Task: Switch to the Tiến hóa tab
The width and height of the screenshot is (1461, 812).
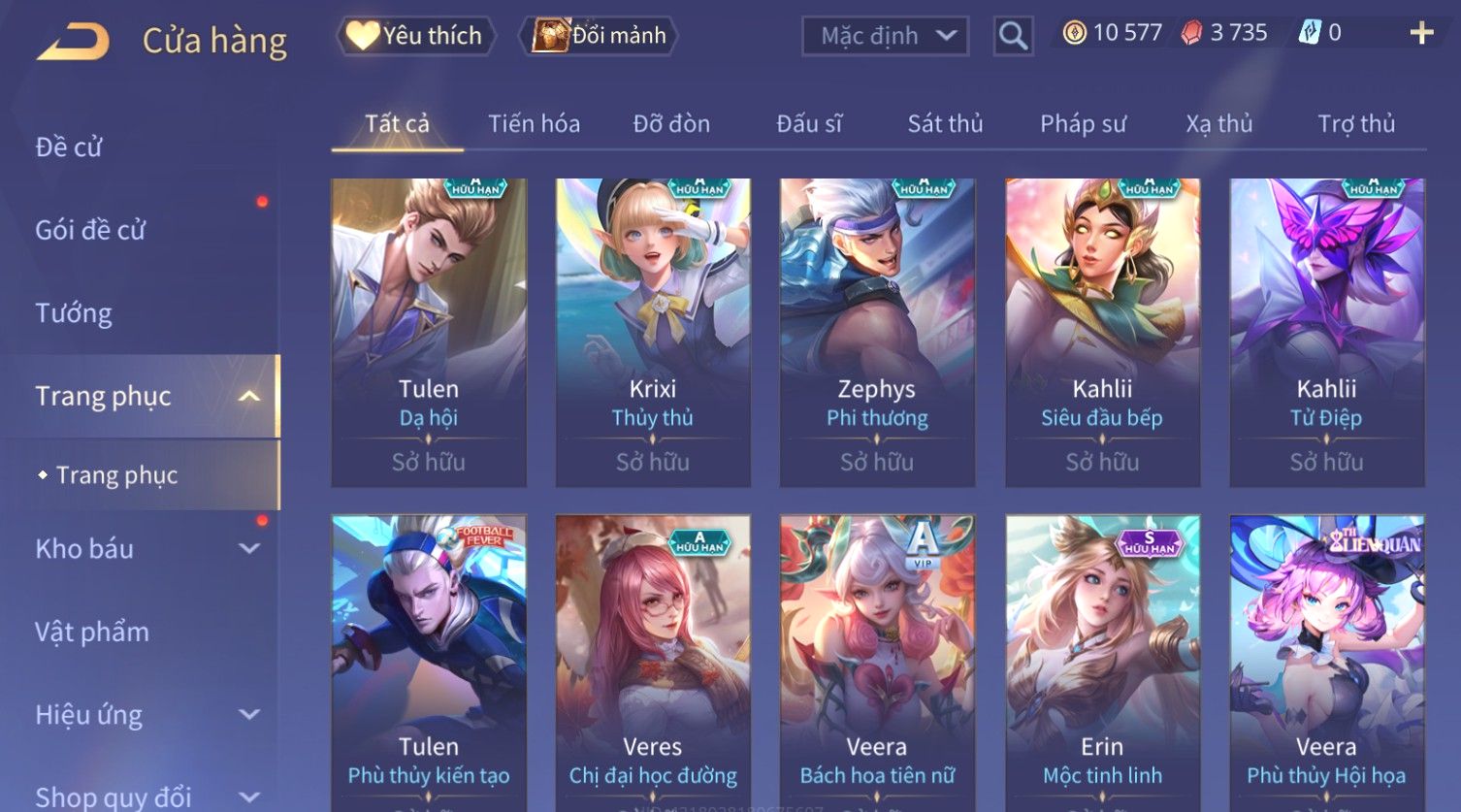Action: [x=534, y=124]
